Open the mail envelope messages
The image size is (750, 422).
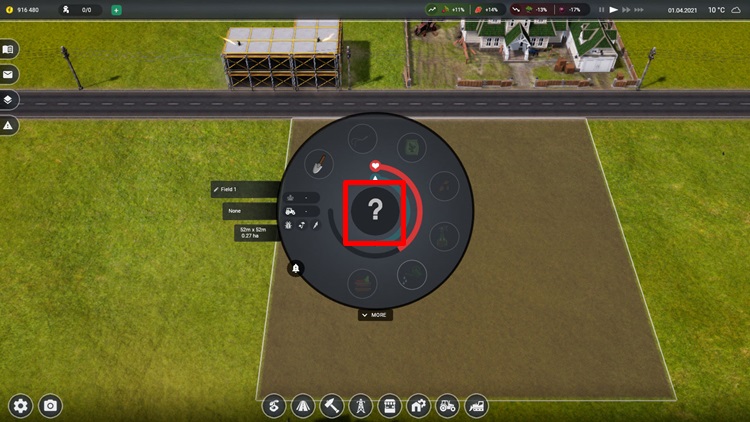(x=8, y=74)
